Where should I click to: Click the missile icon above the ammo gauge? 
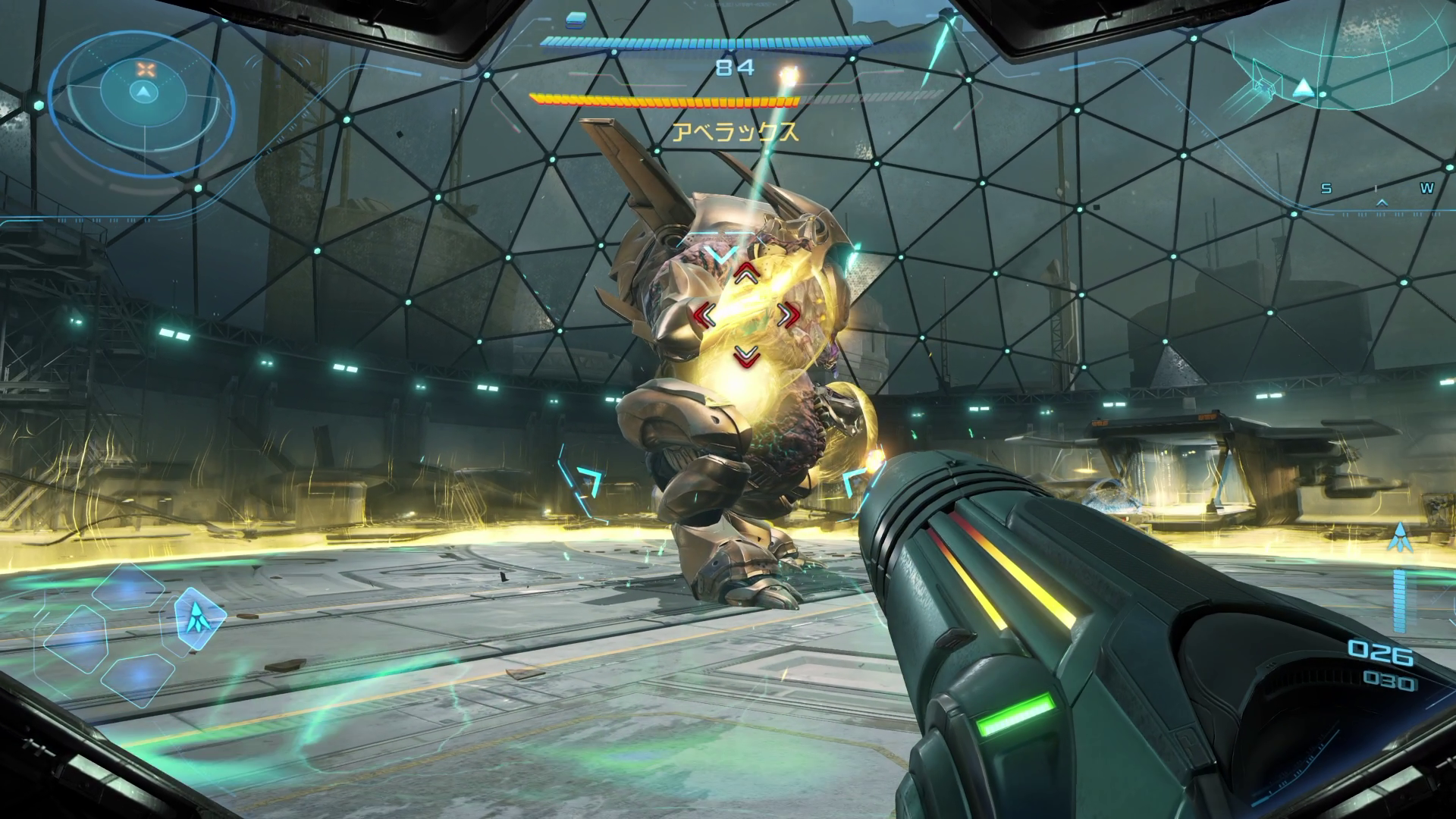coord(1400,537)
